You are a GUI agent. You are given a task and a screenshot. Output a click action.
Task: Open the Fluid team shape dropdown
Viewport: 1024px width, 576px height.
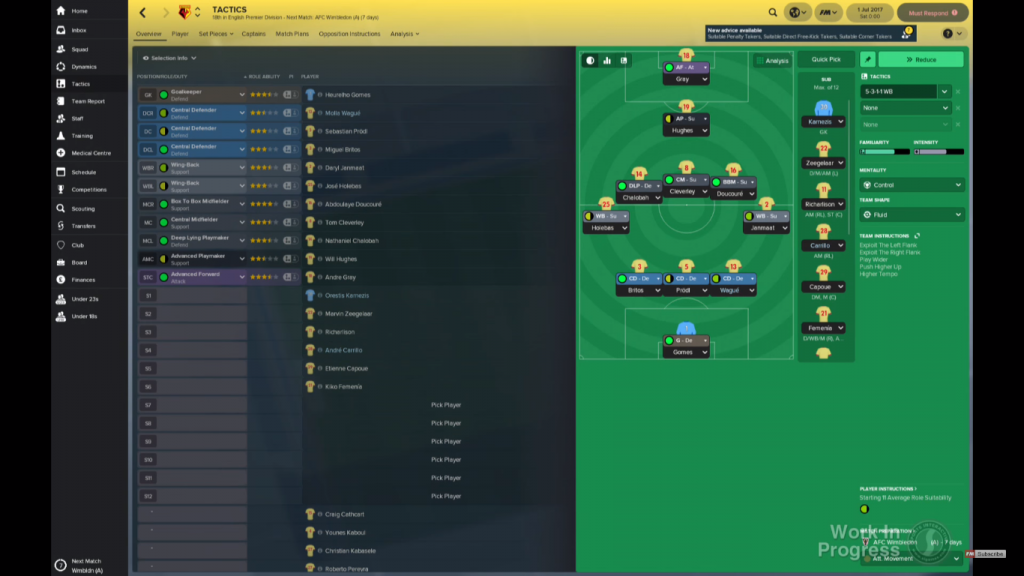pyautogui.click(x=911, y=214)
